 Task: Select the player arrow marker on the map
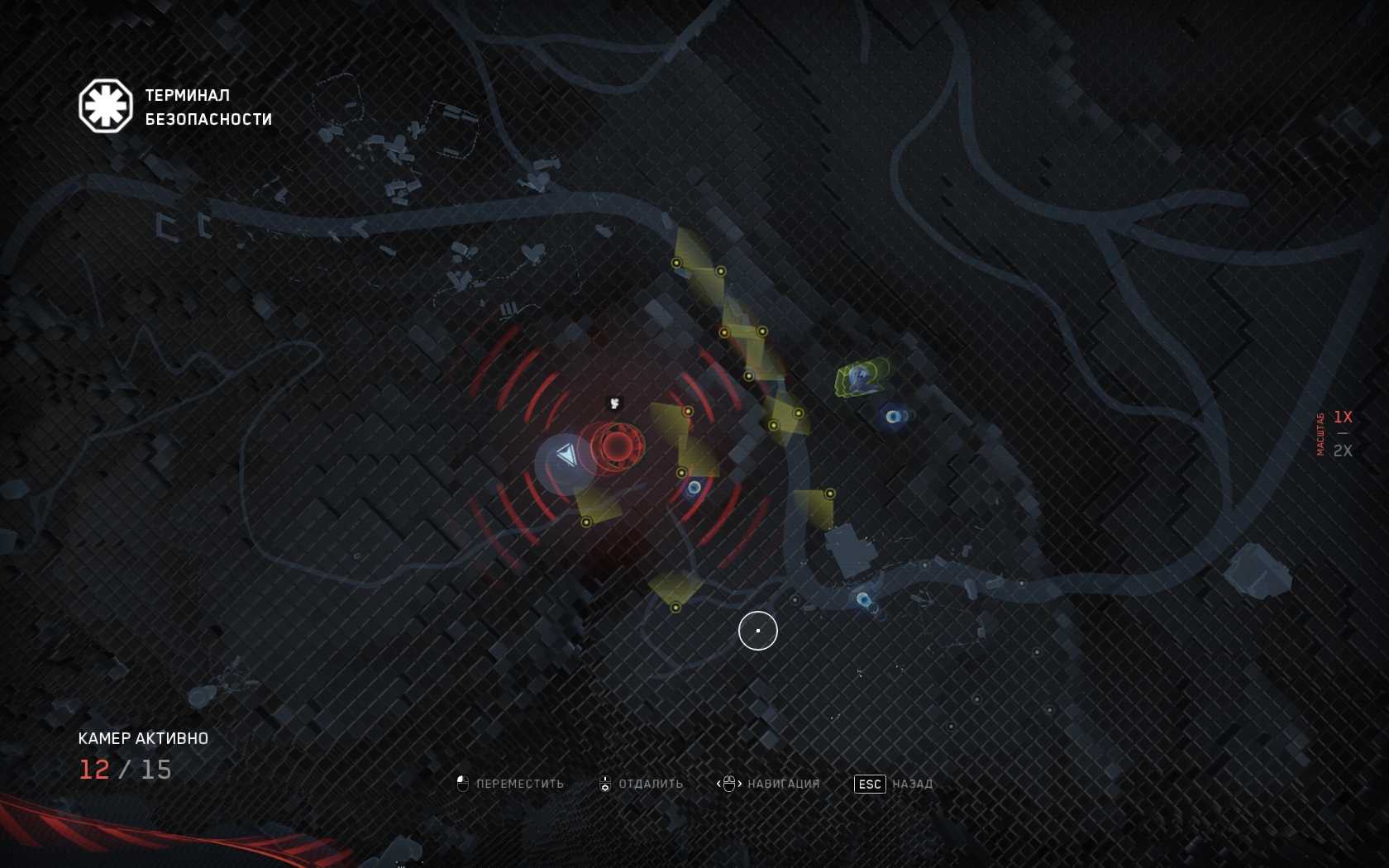coord(566,455)
